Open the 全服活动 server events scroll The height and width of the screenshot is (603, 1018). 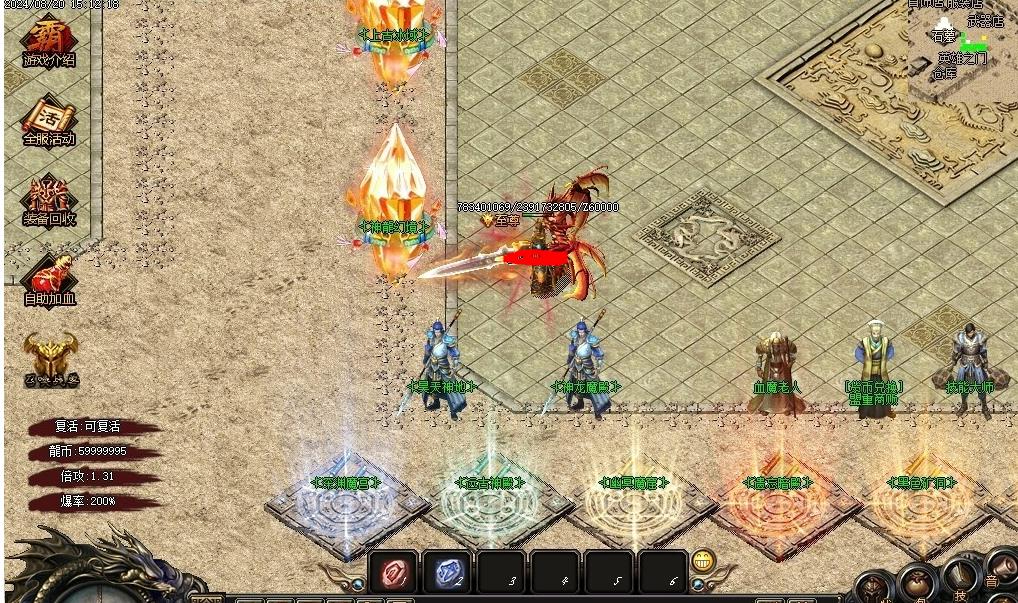[49, 121]
